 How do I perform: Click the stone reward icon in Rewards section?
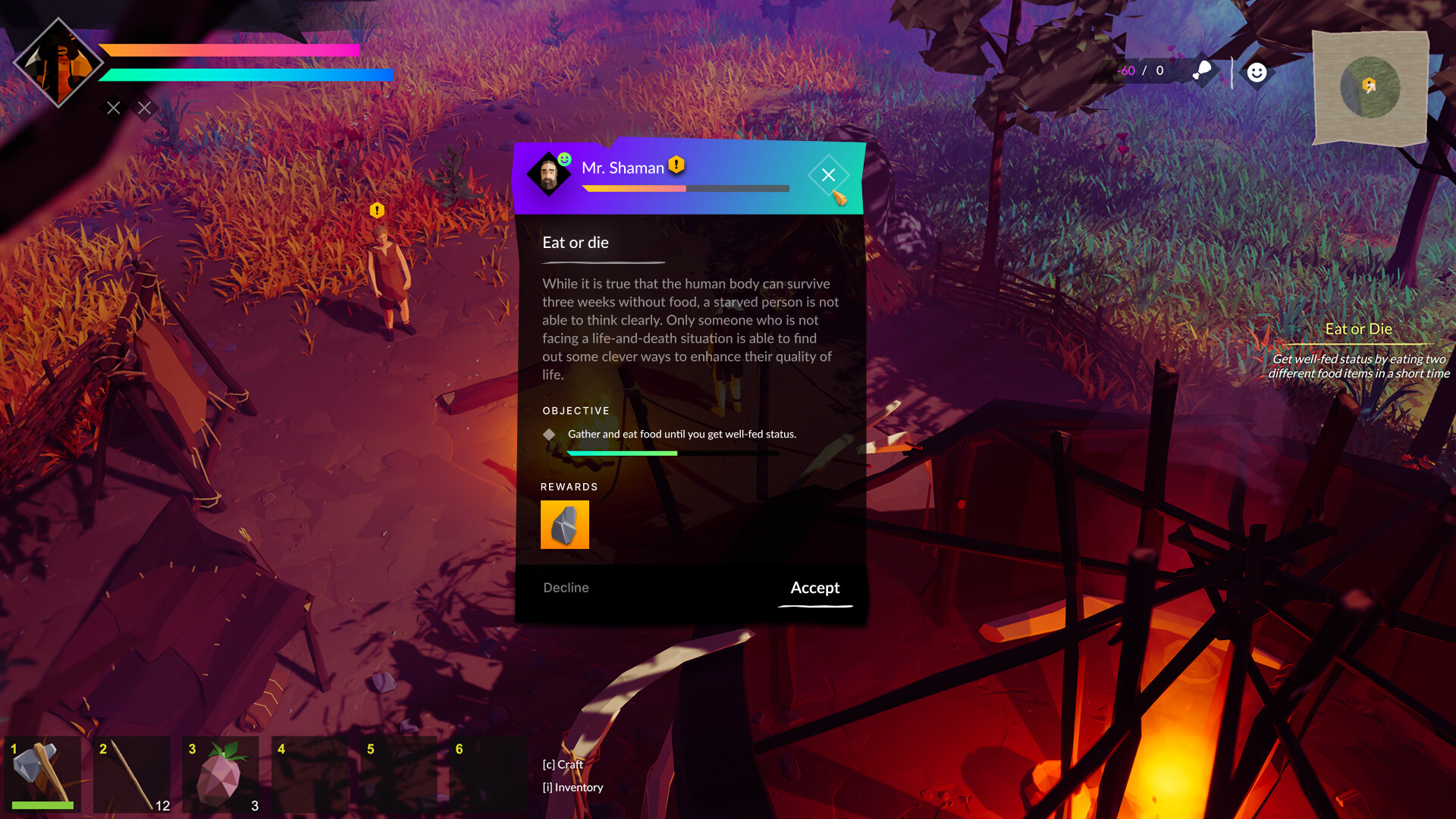click(x=564, y=525)
